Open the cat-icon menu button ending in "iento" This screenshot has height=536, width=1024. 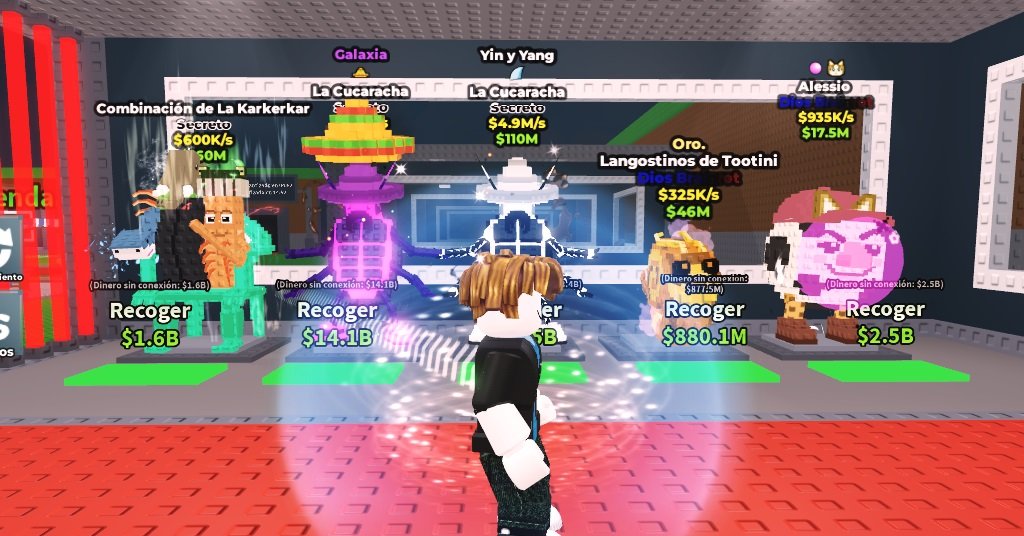click(9, 250)
